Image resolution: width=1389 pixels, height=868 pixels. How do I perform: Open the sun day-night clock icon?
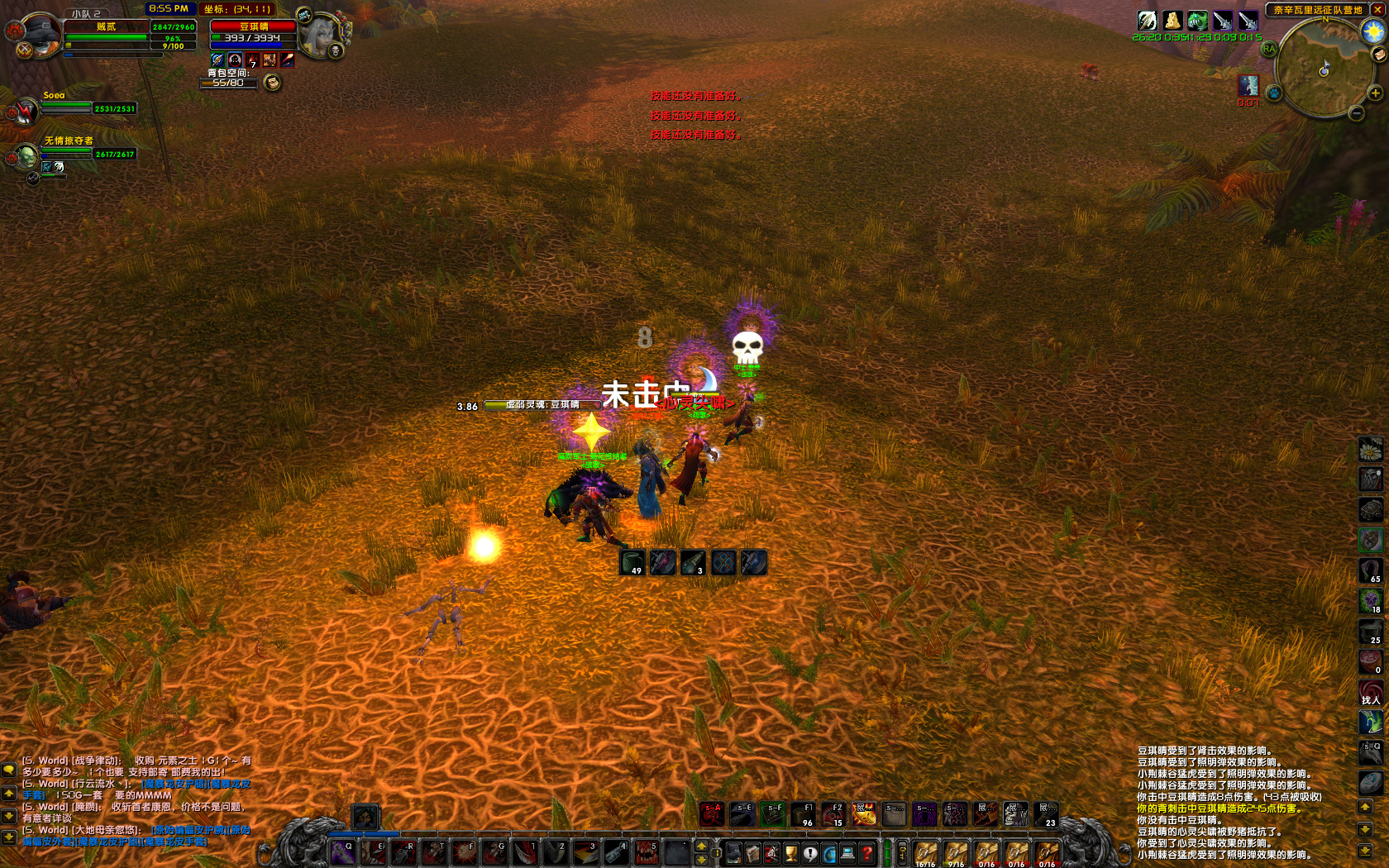(1373, 31)
